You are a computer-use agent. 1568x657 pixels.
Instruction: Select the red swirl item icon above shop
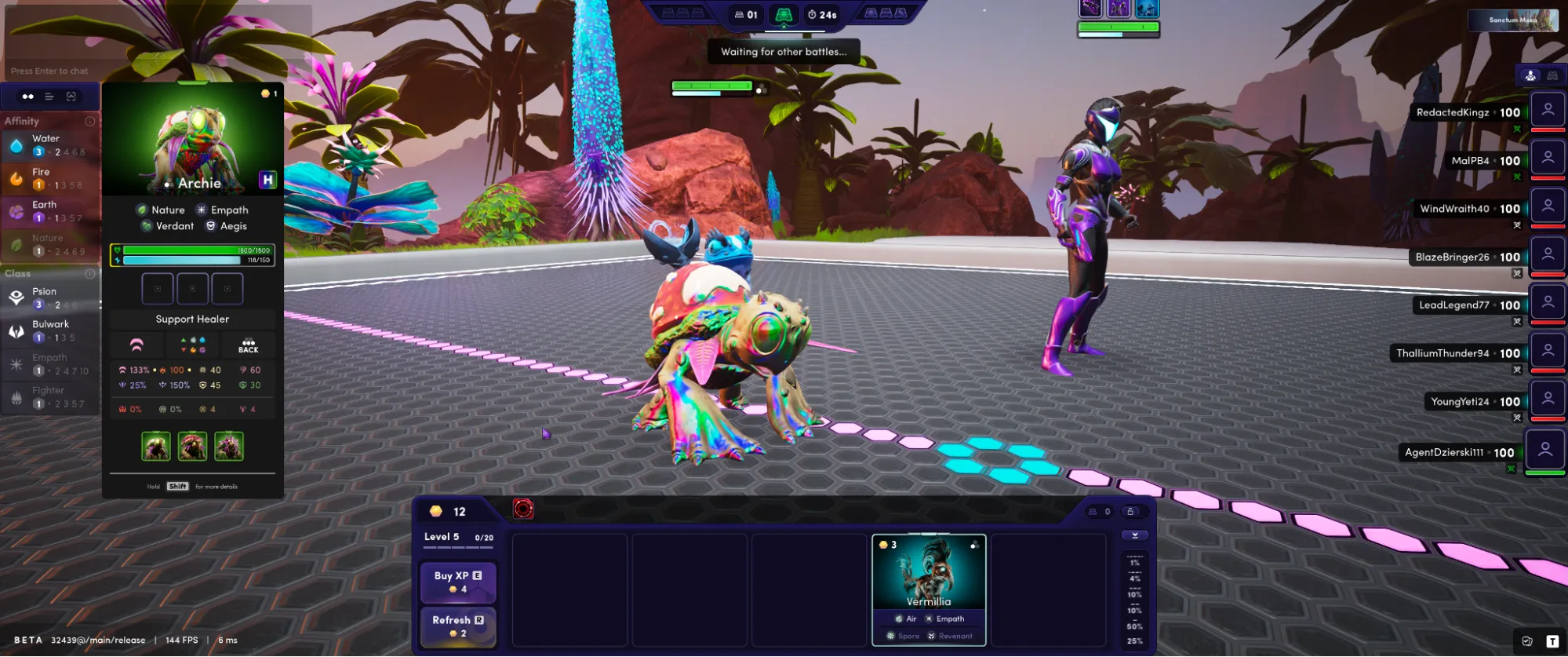(x=523, y=509)
